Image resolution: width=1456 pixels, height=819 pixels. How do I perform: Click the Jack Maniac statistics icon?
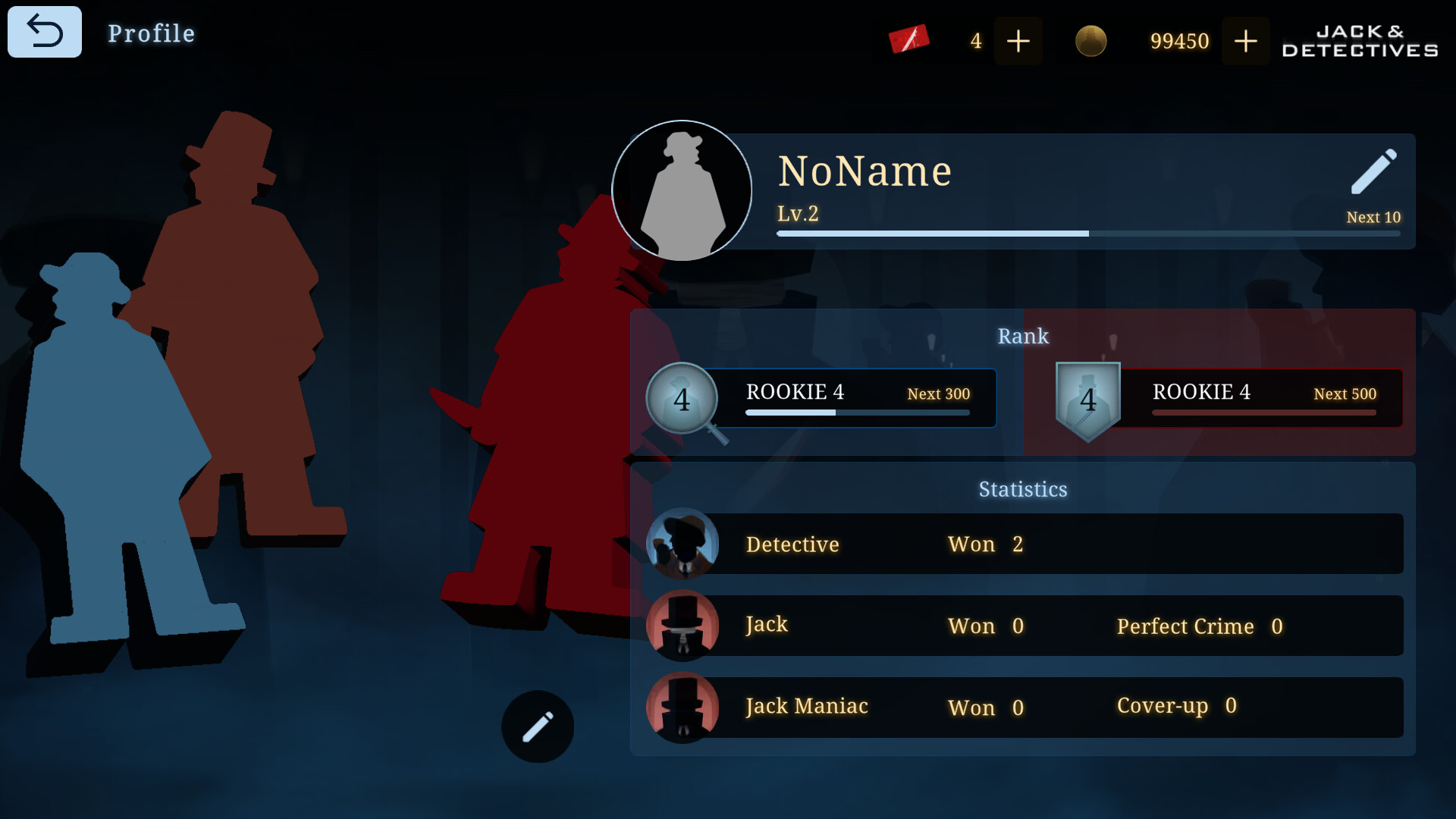[x=682, y=707]
